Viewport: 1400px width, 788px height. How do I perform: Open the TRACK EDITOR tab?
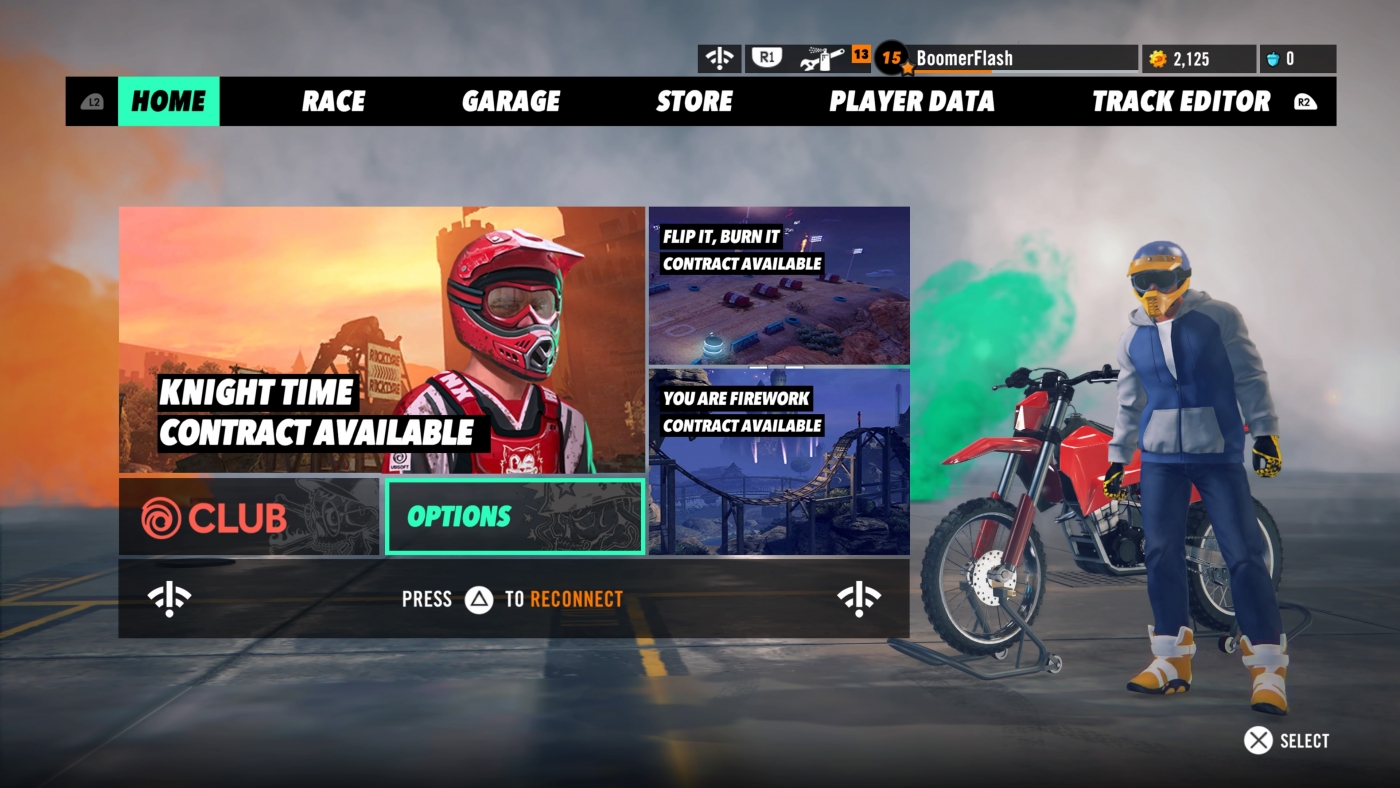tap(1181, 101)
